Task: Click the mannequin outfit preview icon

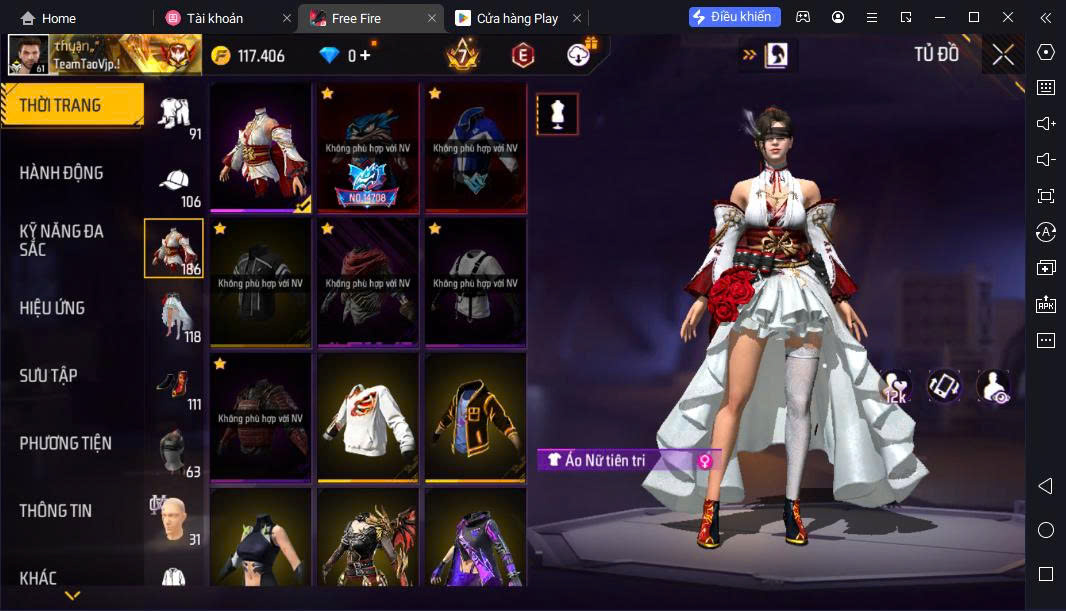Action: [557, 115]
